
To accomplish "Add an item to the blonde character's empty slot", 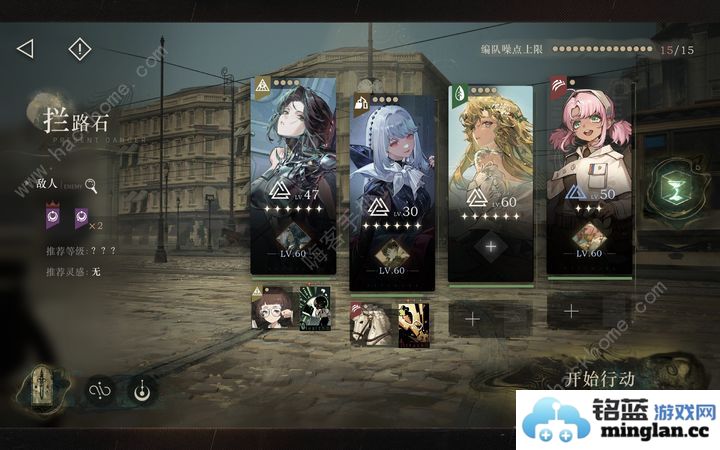I will tap(490, 245).
